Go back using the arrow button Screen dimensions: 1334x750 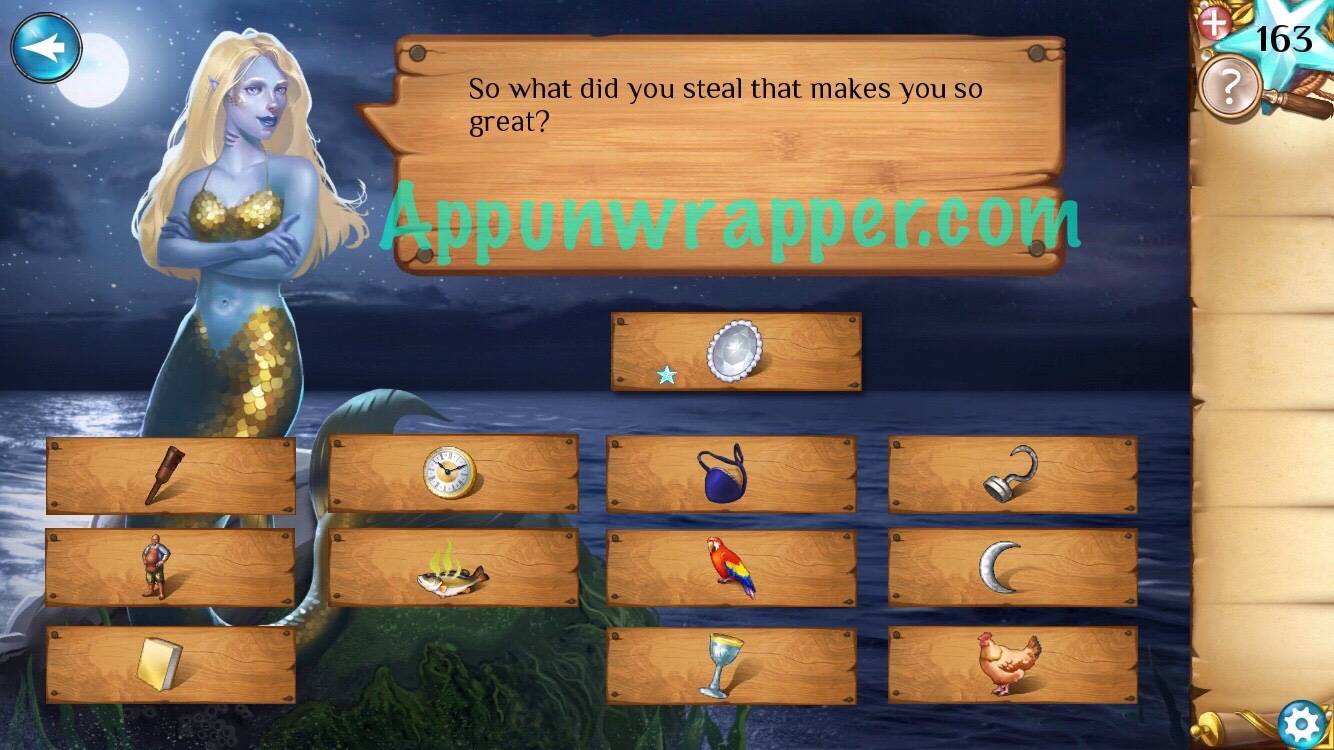tap(47, 44)
